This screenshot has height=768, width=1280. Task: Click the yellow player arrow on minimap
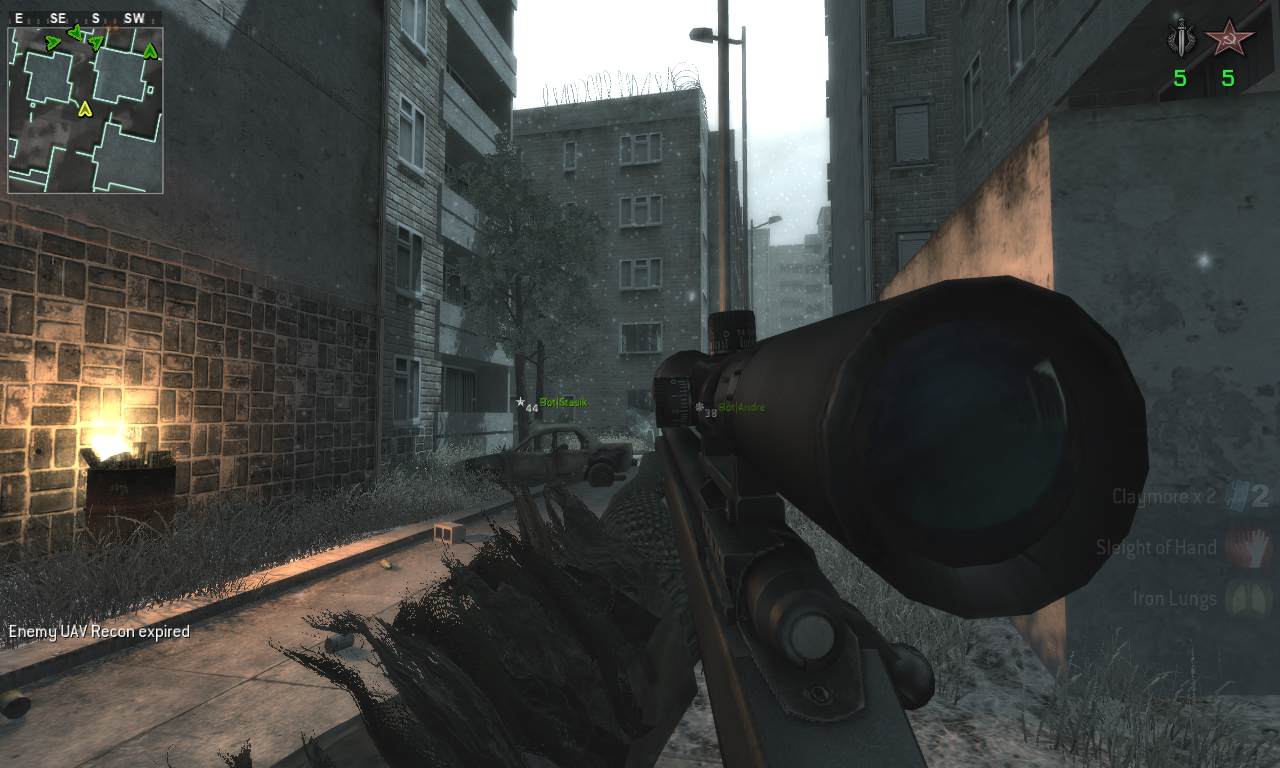85,108
